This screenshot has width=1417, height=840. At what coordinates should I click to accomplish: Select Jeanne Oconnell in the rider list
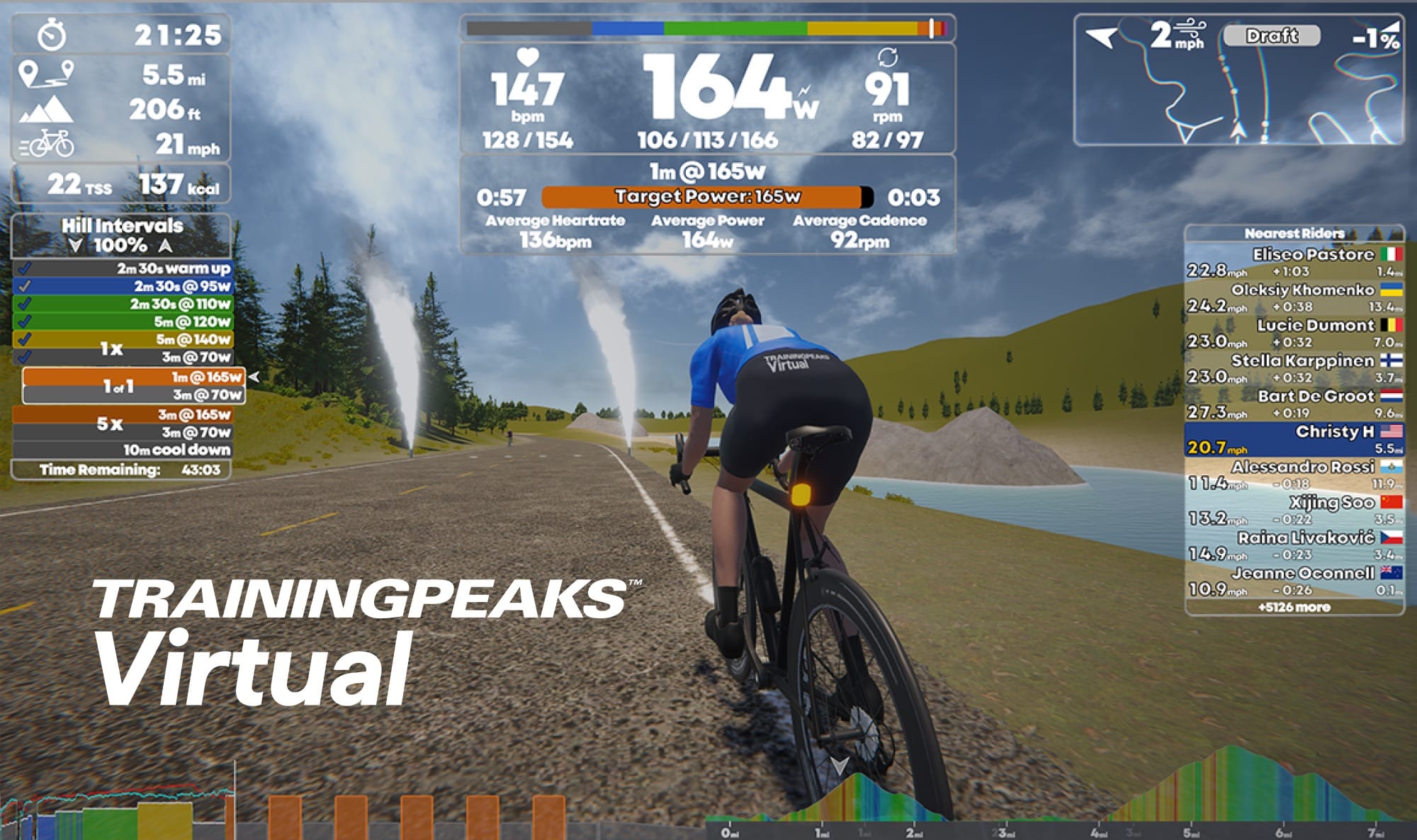(x=1294, y=581)
